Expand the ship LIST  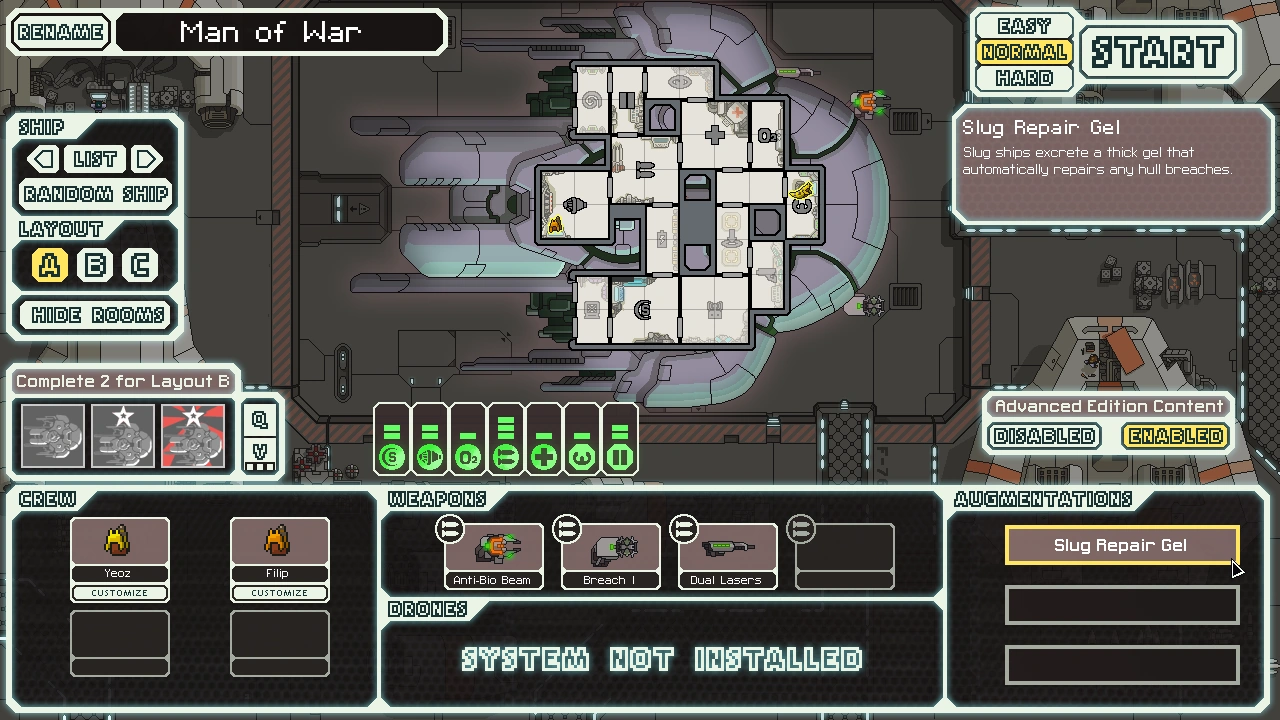[x=95, y=159]
